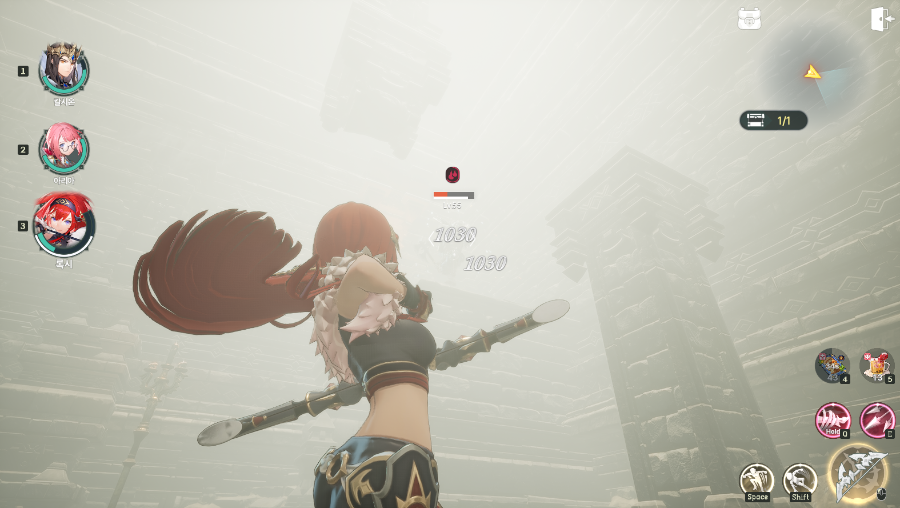Click the 1/1 treasure chest counter

point(773,121)
